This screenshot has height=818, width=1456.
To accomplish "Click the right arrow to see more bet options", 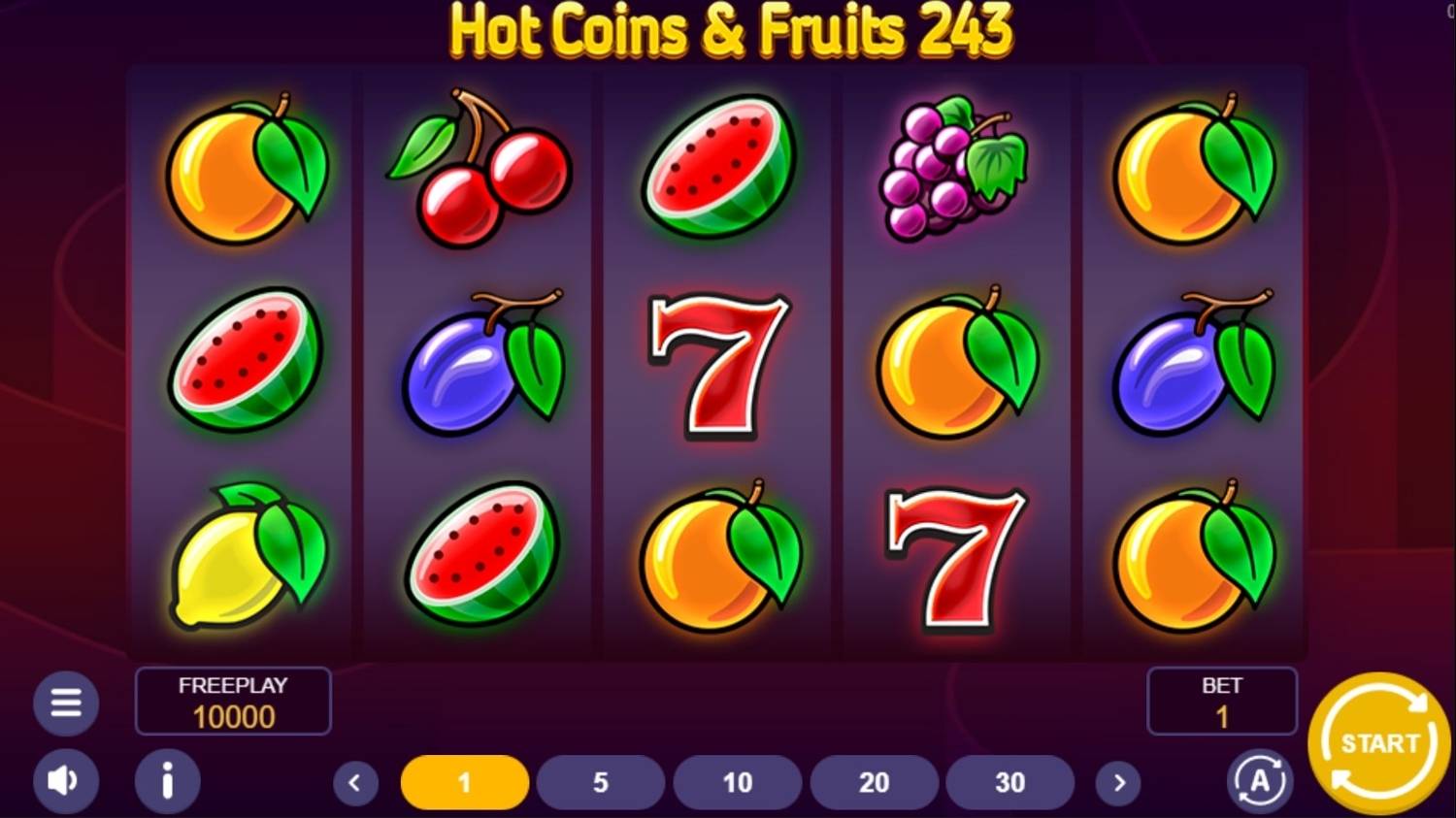I will (1120, 781).
